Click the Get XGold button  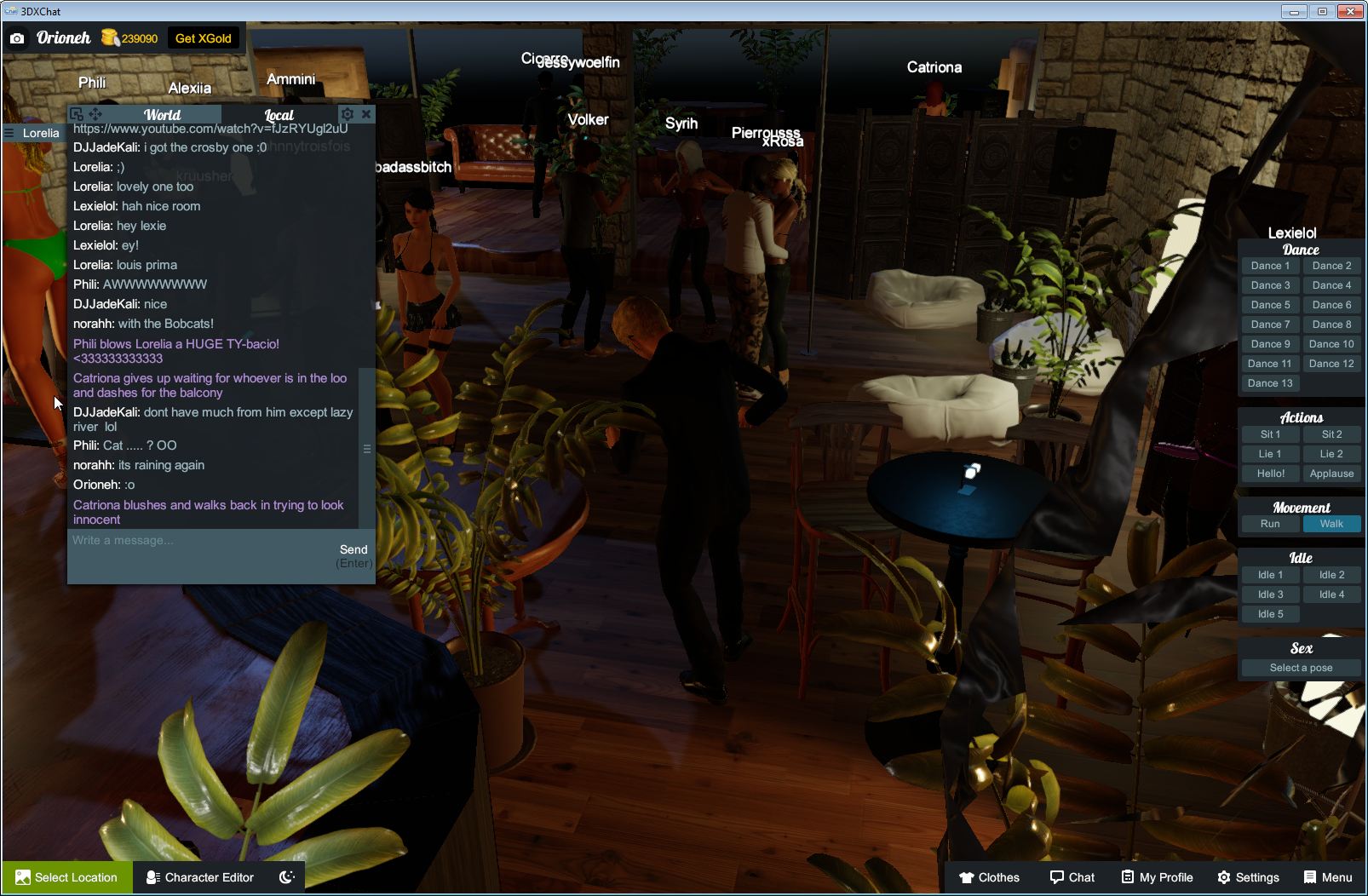pos(203,37)
